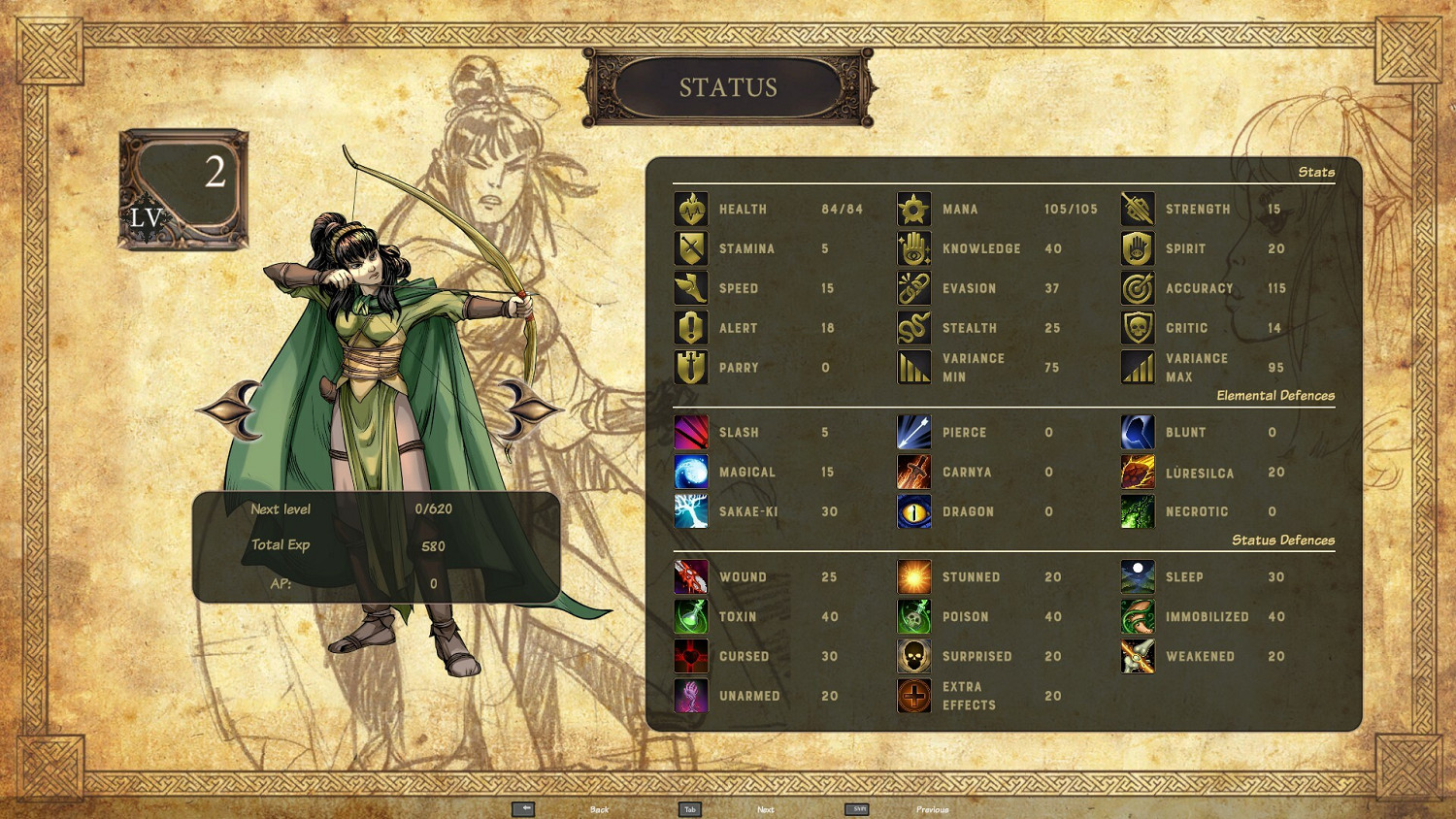The image size is (1456, 819).
Task: Click the Accuracy target icon
Action: pyautogui.click(x=1137, y=288)
